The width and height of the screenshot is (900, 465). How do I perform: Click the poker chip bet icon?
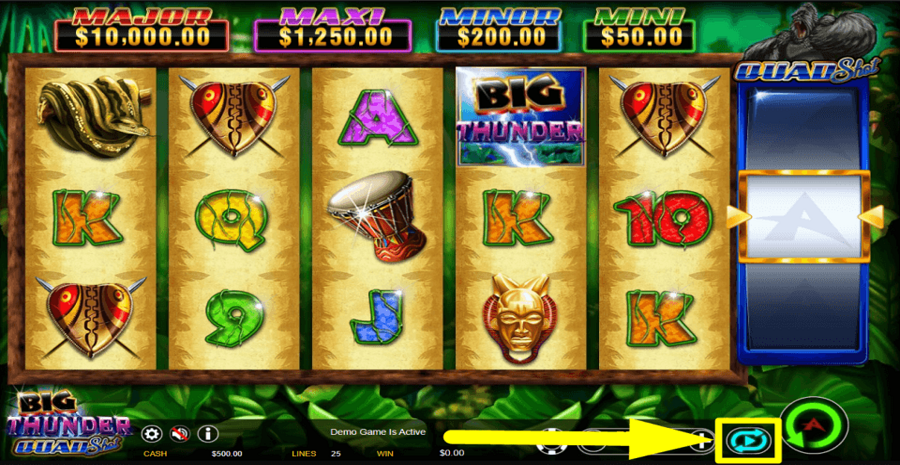point(549,438)
